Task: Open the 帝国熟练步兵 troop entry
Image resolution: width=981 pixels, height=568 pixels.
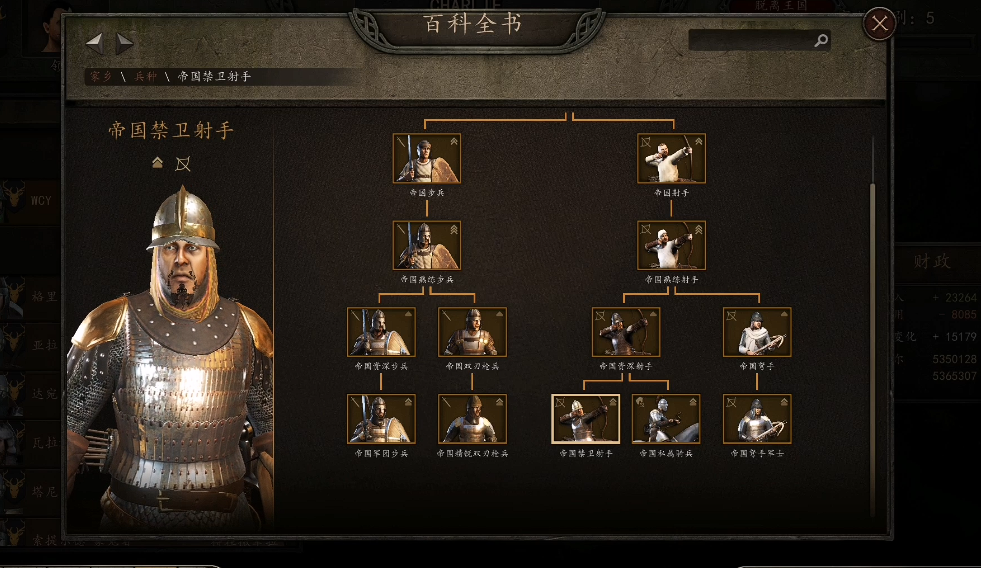Action: click(426, 246)
